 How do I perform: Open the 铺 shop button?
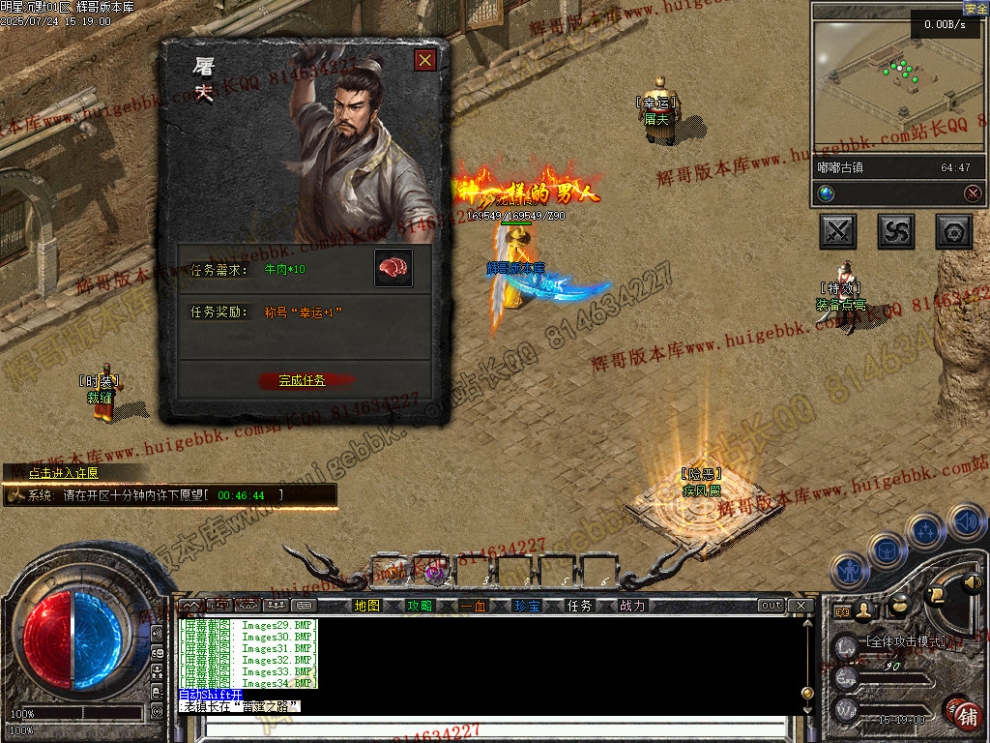967,716
